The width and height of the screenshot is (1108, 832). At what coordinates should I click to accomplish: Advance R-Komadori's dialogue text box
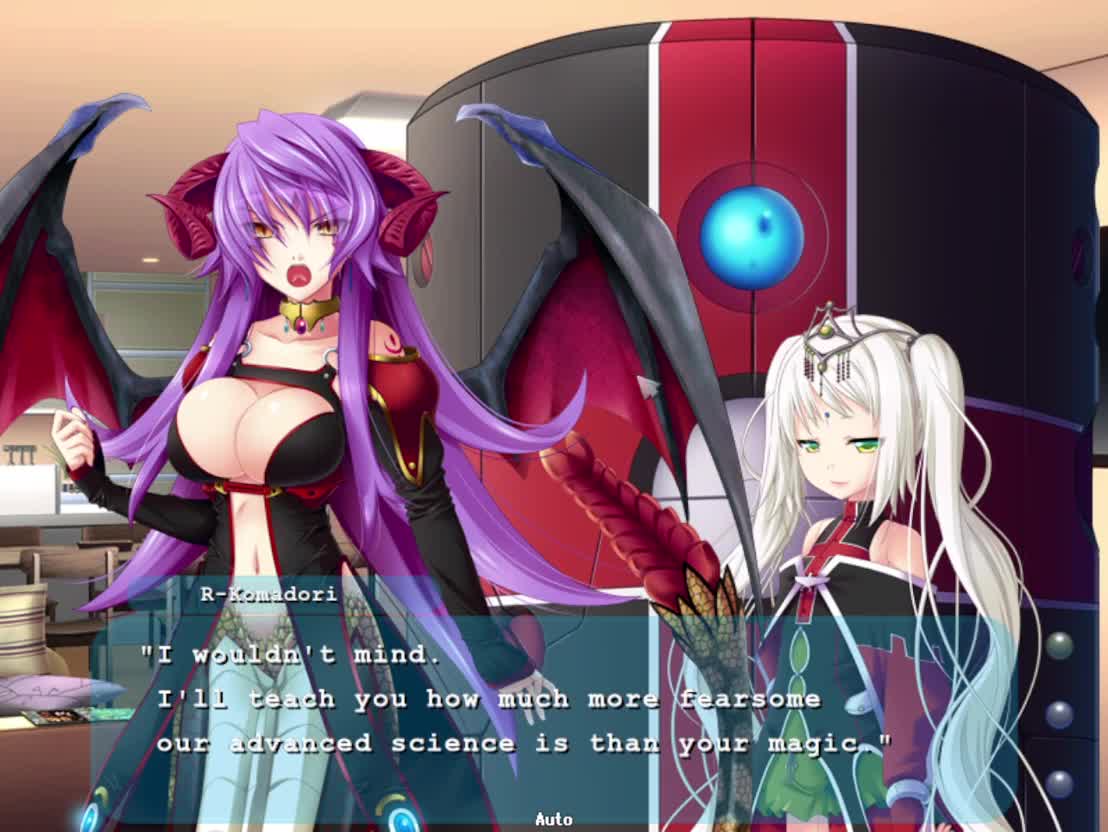pos(553,700)
